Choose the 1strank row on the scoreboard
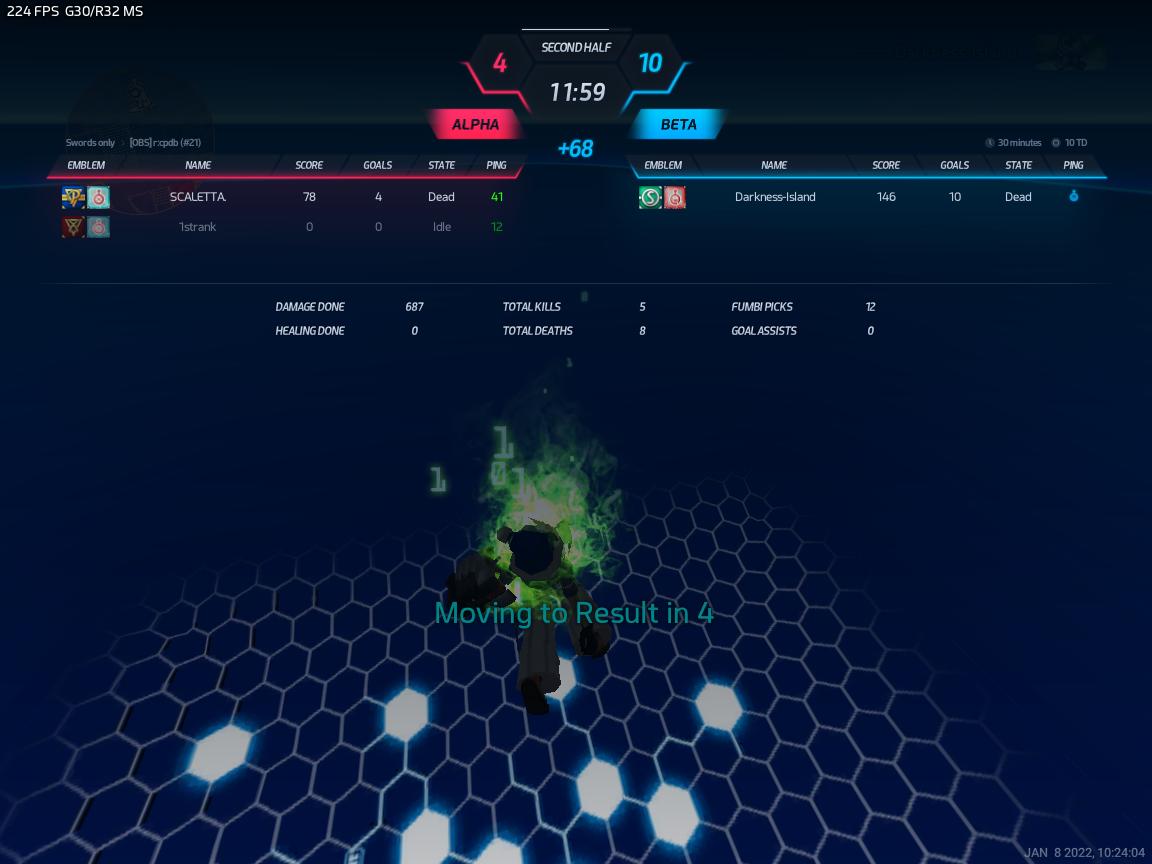Screen dimensions: 1152x864 (x=198, y=227)
